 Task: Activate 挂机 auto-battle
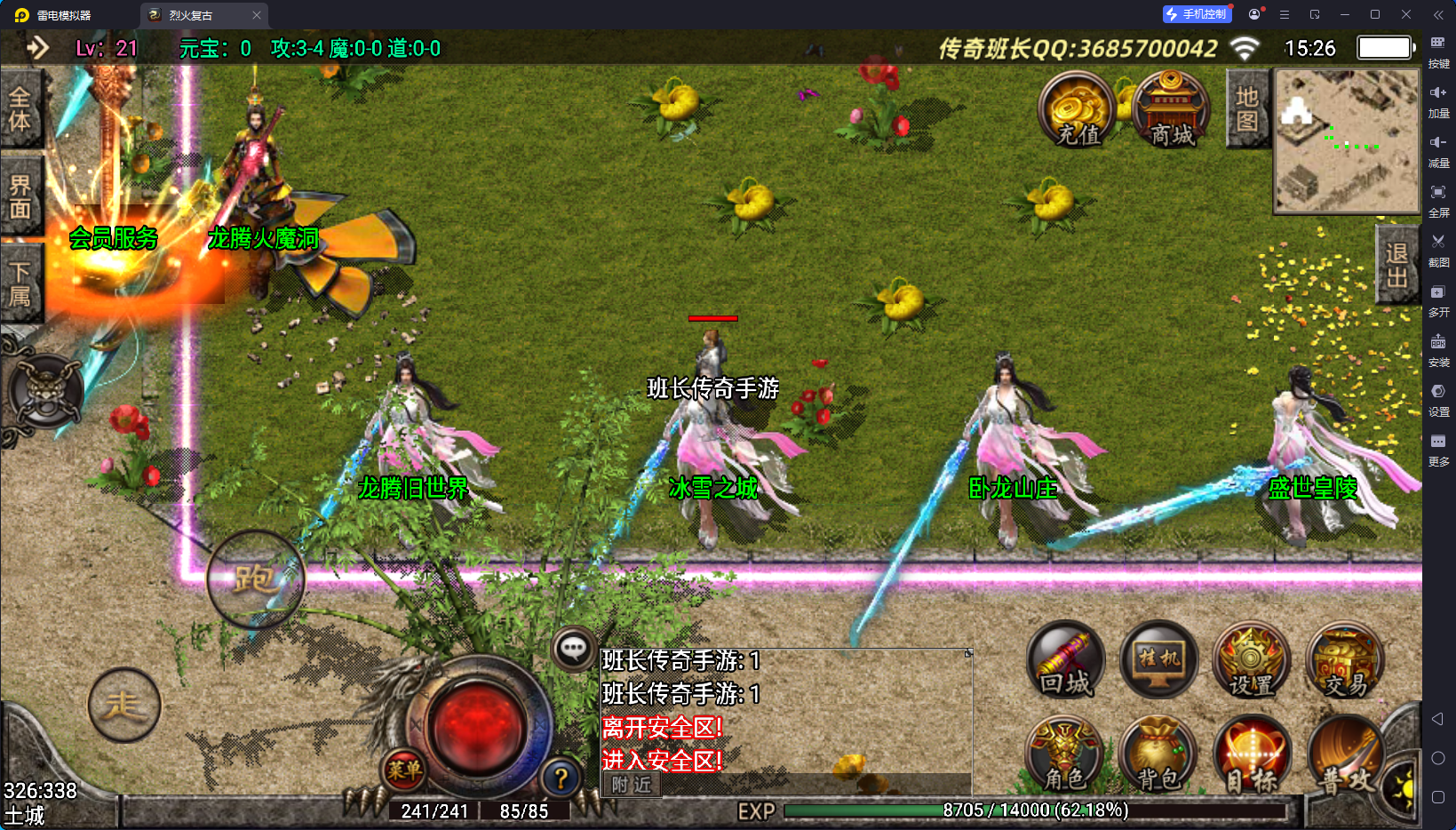click(x=1158, y=661)
